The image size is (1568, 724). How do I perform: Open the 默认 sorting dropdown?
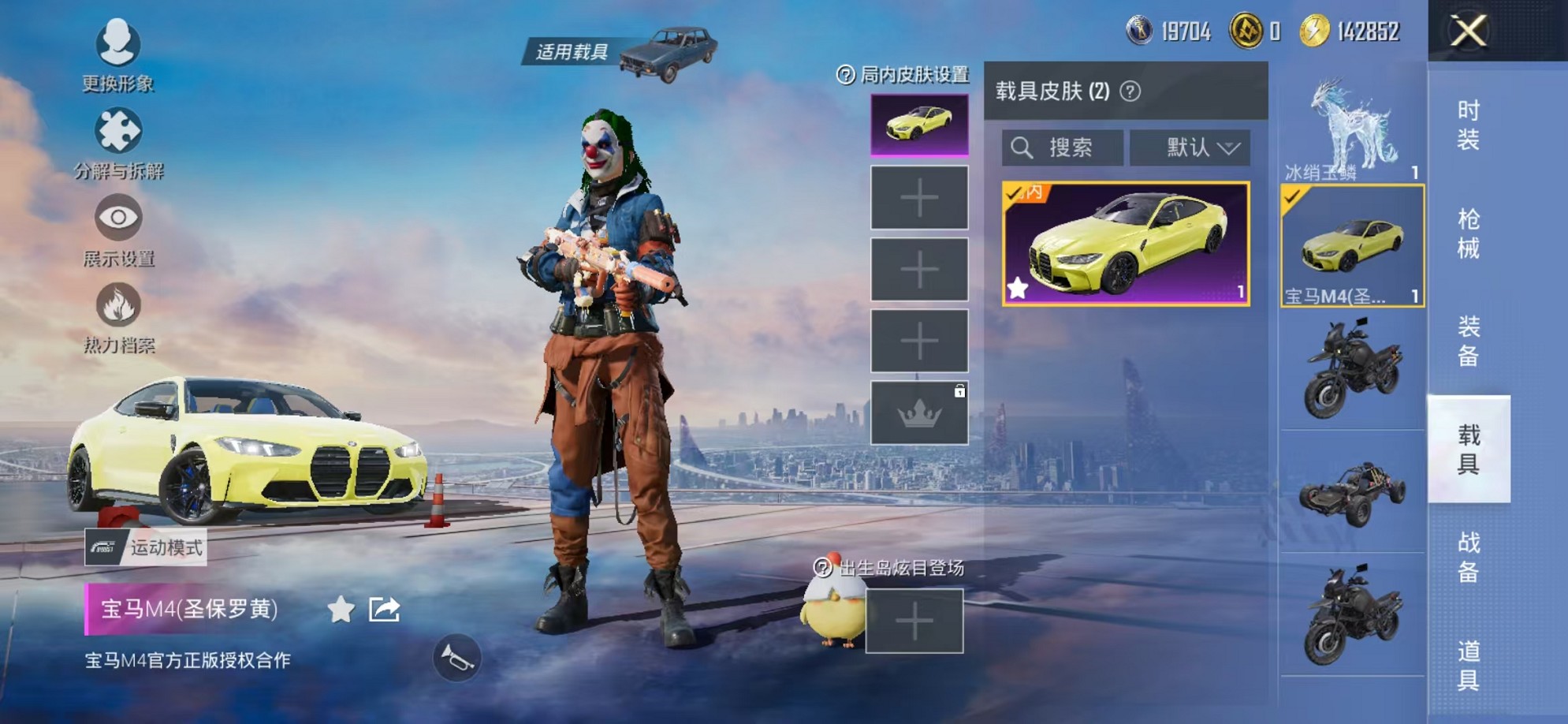[1190, 146]
